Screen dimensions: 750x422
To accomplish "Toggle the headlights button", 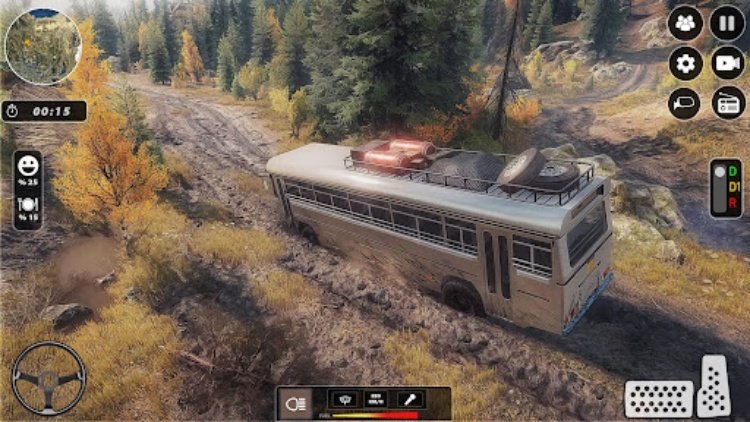I will point(295,403).
